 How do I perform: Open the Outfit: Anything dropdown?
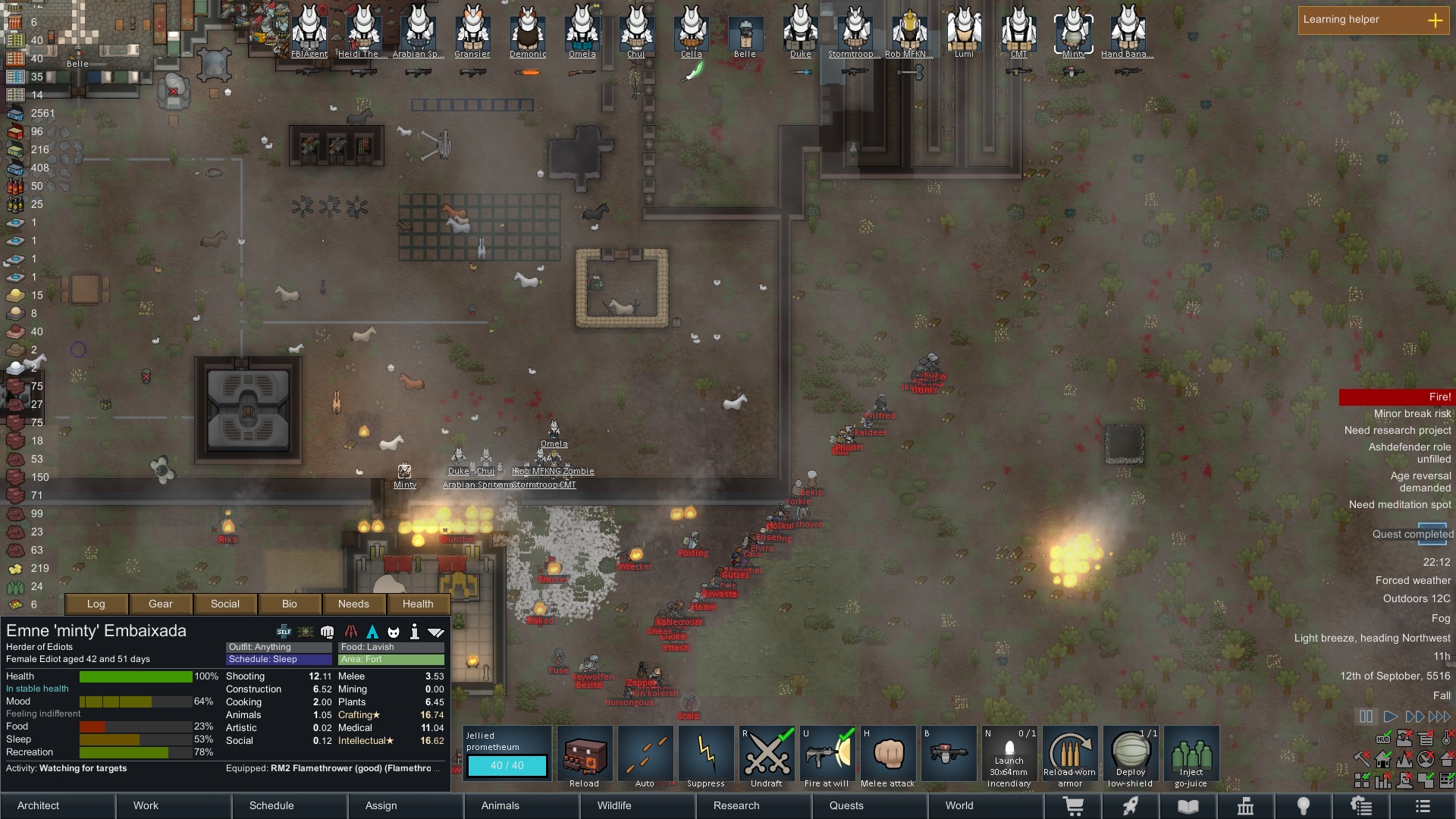point(278,647)
